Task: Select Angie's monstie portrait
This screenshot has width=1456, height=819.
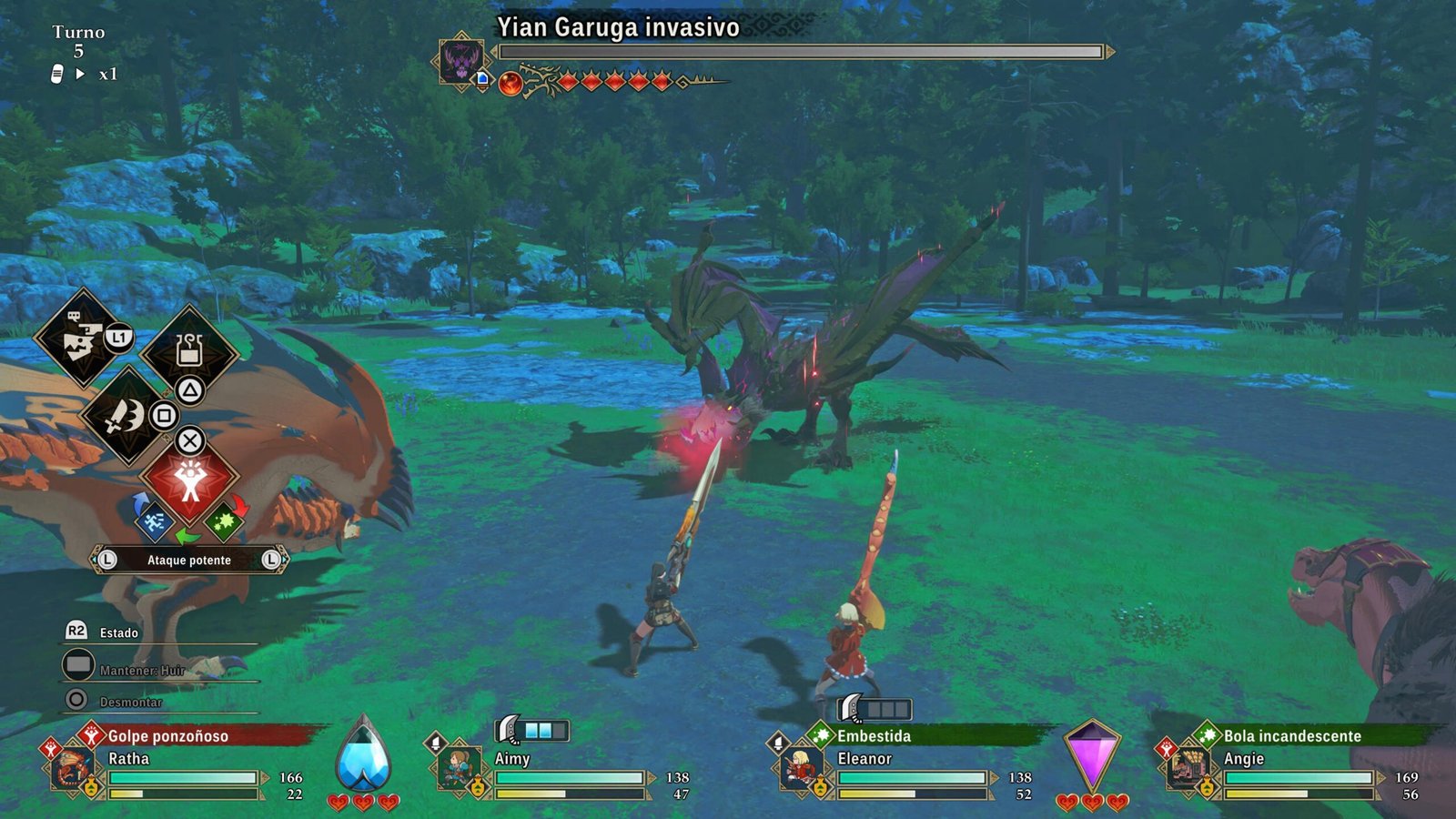Action: click(1187, 769)
